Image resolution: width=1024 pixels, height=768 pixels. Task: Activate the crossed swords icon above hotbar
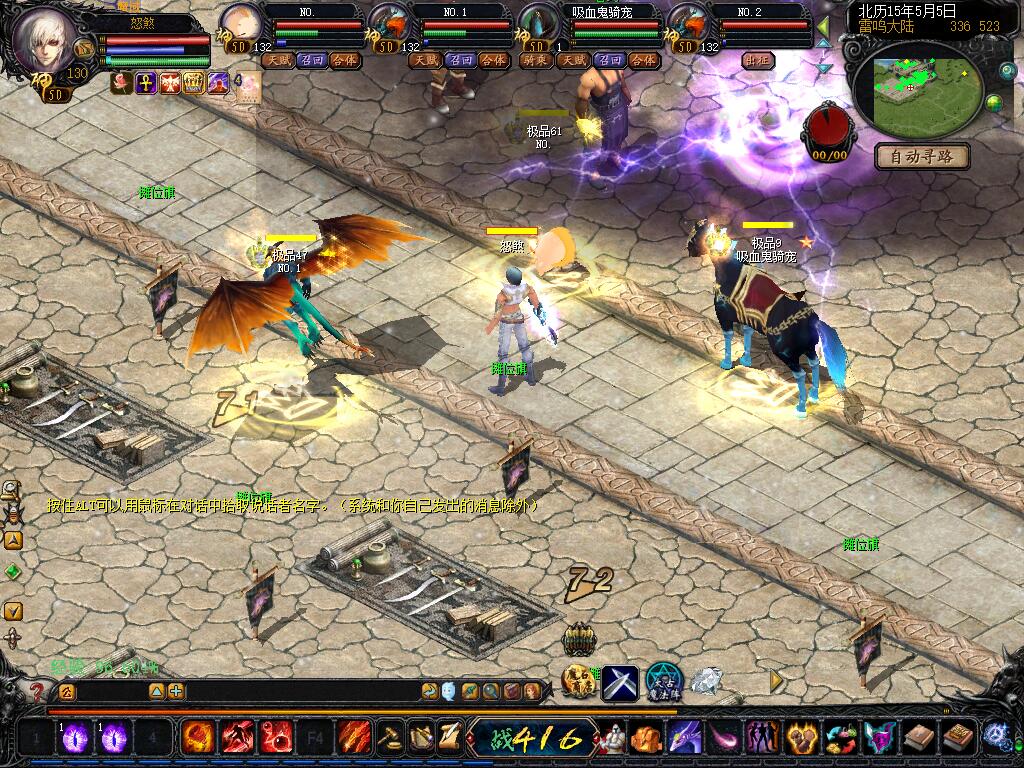(x=619, y=682)
